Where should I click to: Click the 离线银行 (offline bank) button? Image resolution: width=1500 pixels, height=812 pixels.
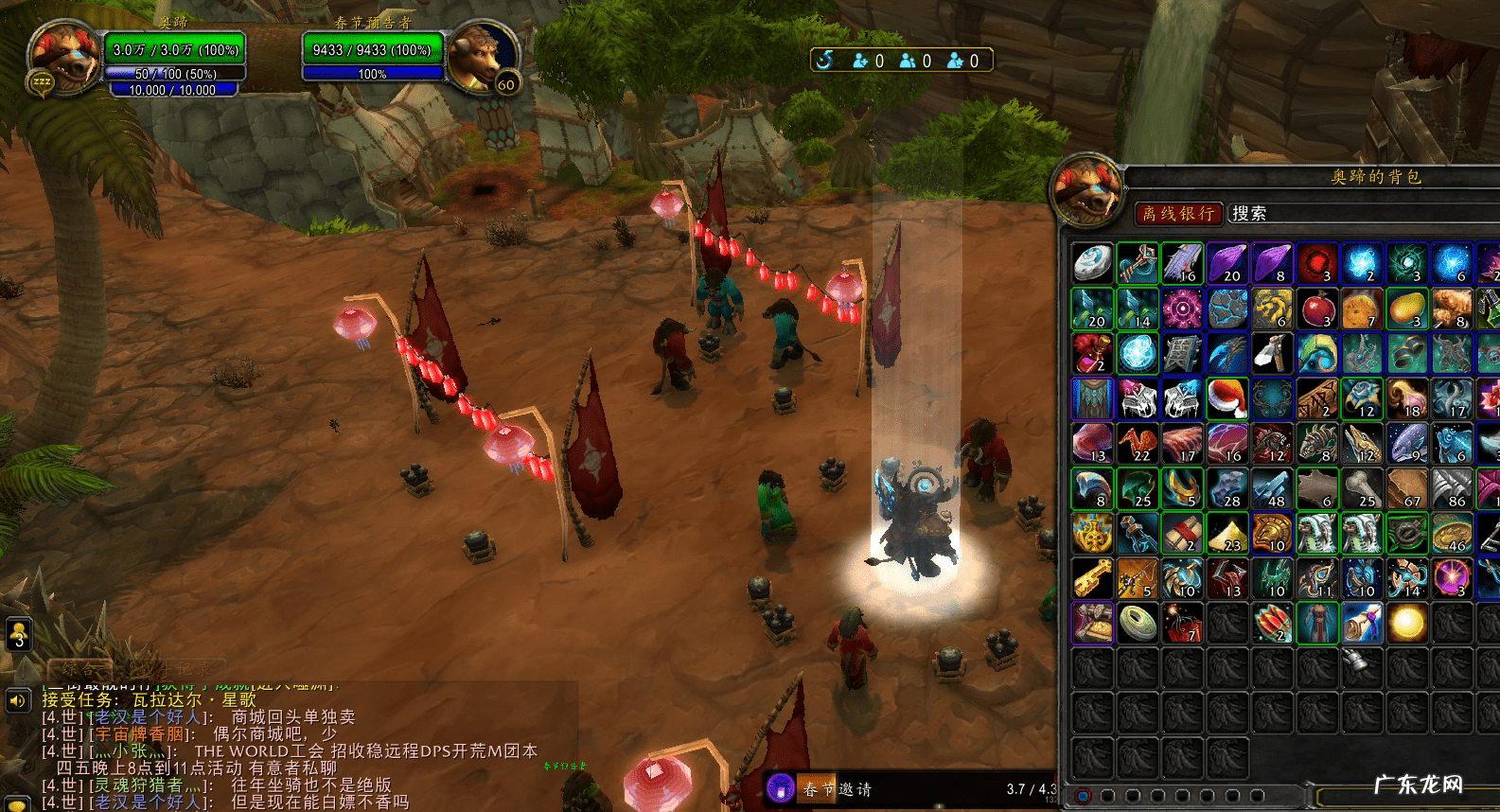(x=1178, y=214)
